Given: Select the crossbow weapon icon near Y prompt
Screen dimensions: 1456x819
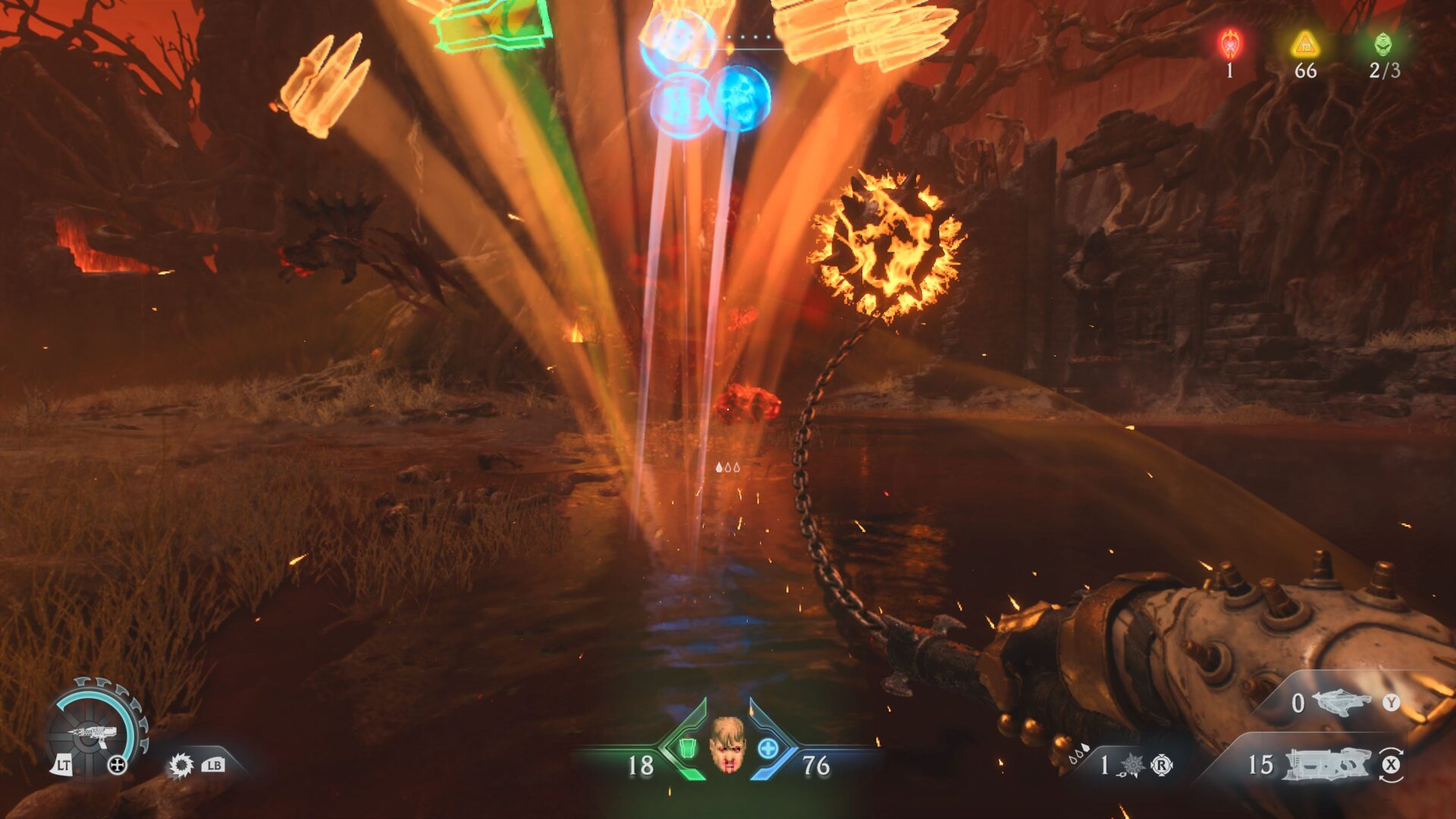Looking at the screenshot, I should pos(1341,703).
